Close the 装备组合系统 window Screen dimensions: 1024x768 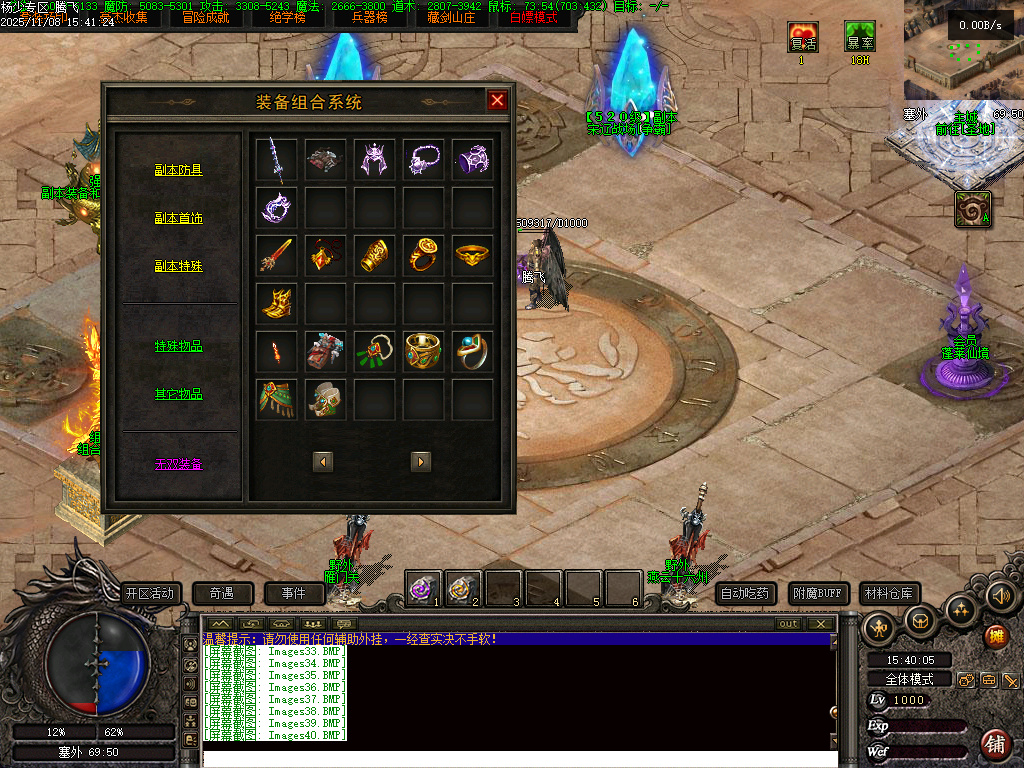point(497,100)
